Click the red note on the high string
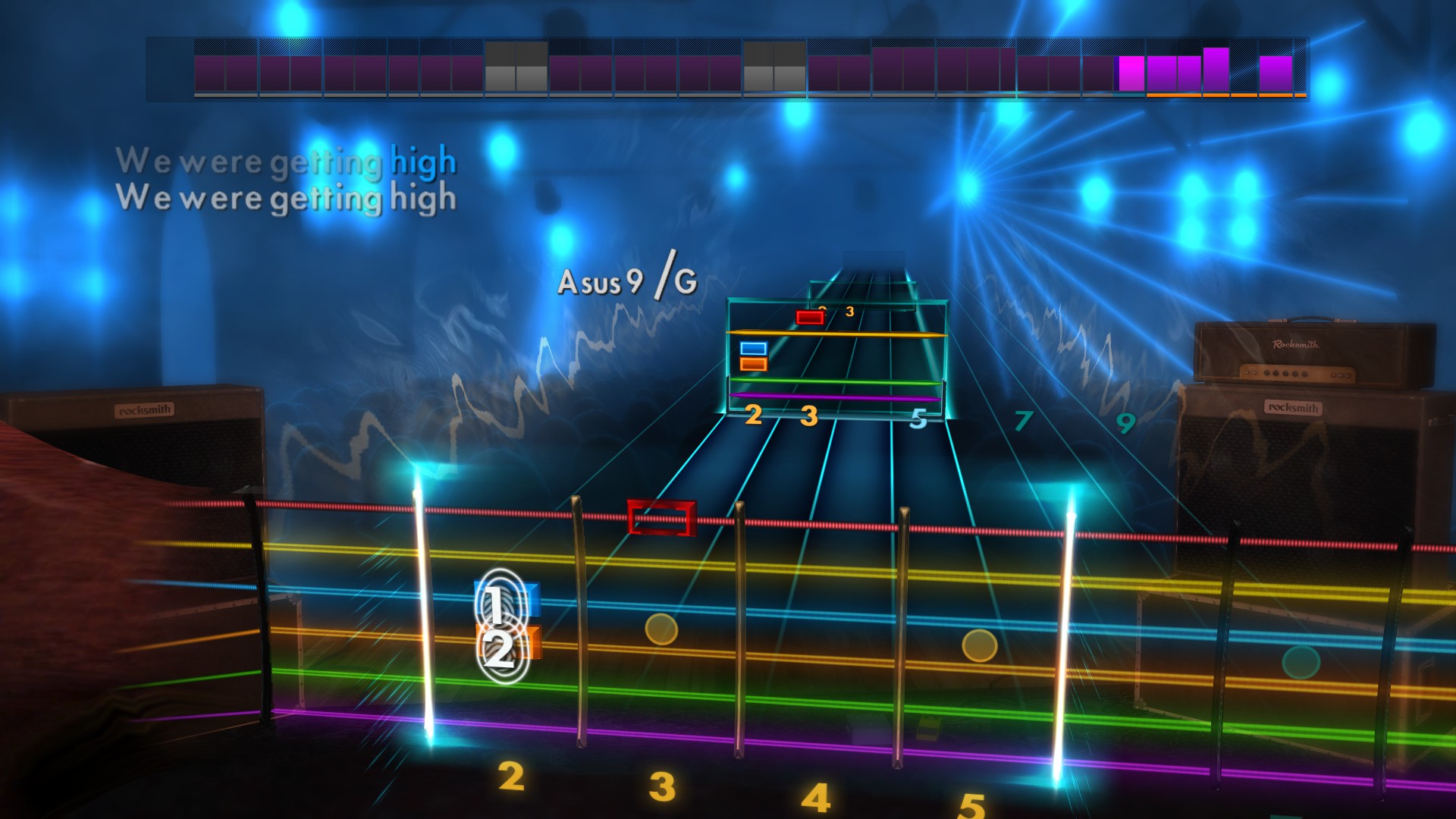 pos(661,518)
